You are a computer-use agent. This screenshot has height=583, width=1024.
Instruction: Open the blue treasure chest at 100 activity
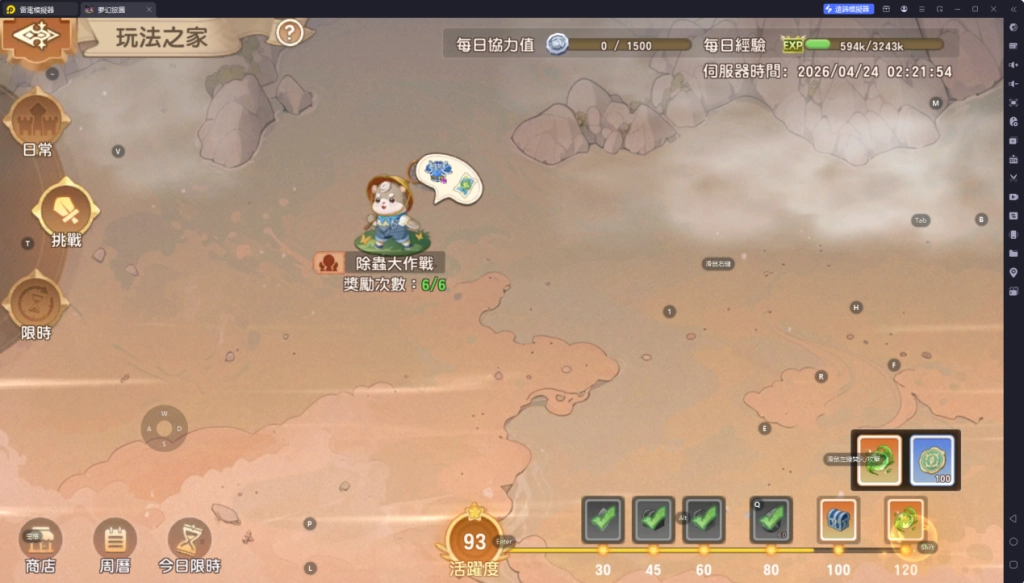coord(838,519)
